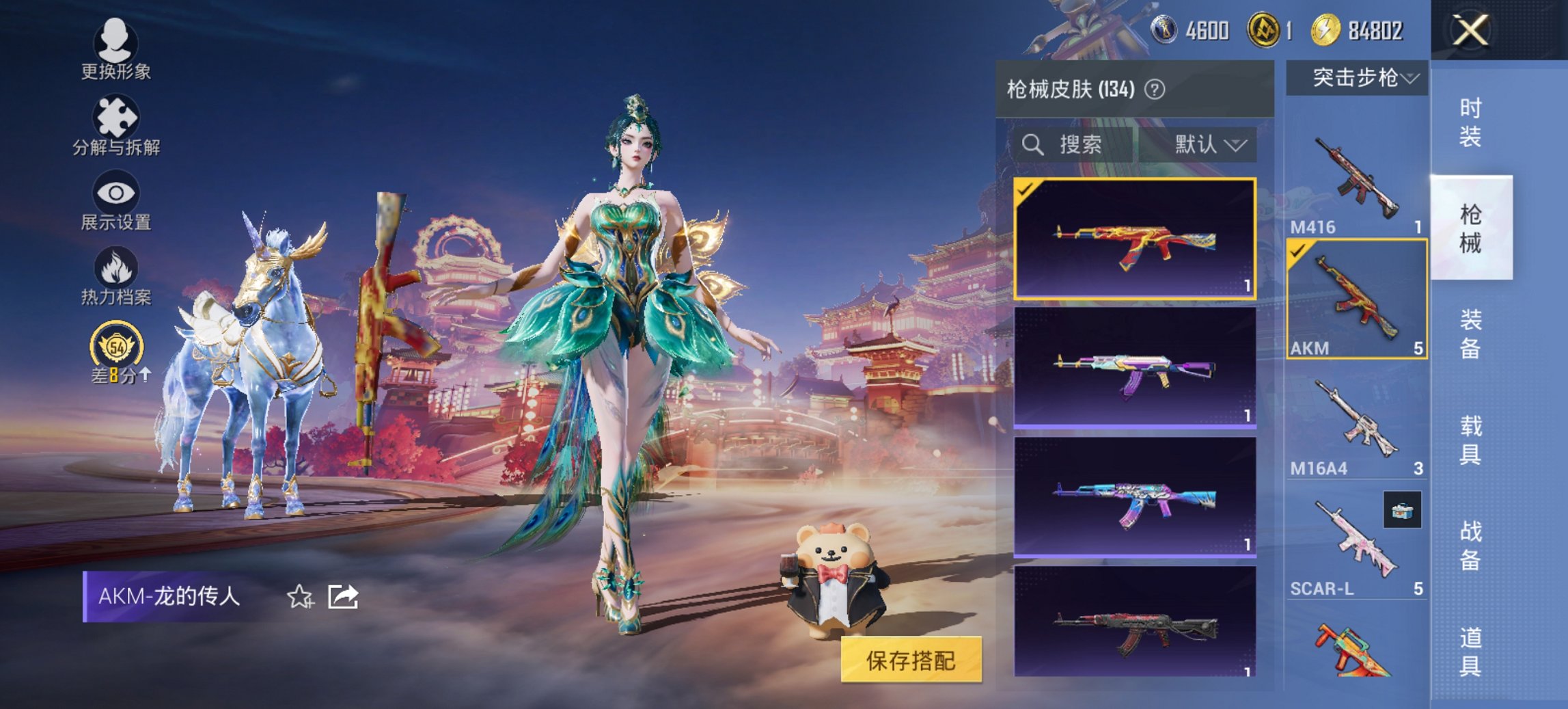This screenshot has width=1568, height=709.
Task: Expand the 突击步枪 weapon category dropdown
Action: click(1360, 78)
